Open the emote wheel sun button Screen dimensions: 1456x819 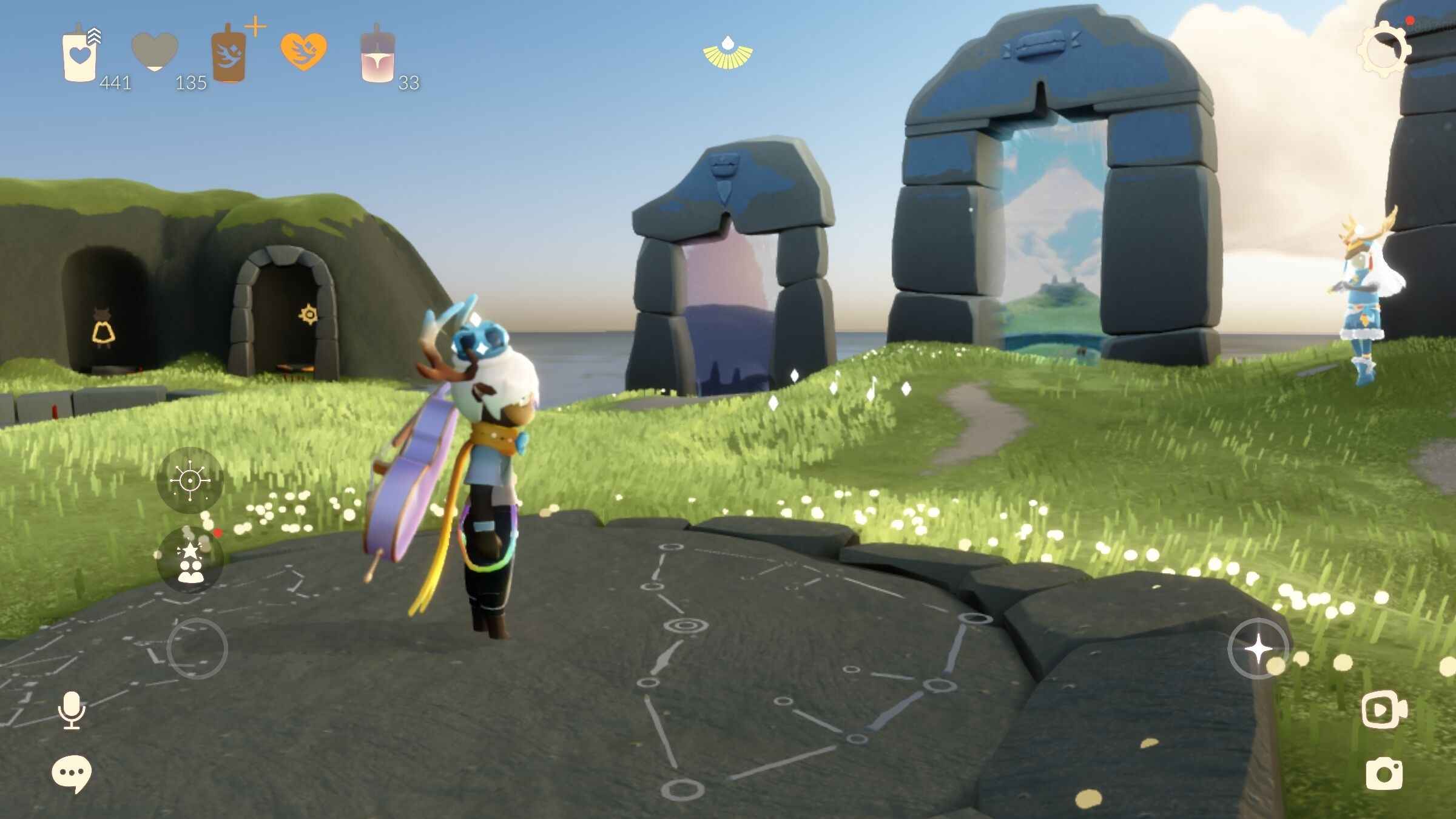pyautogui.click(x=190, y=480)
